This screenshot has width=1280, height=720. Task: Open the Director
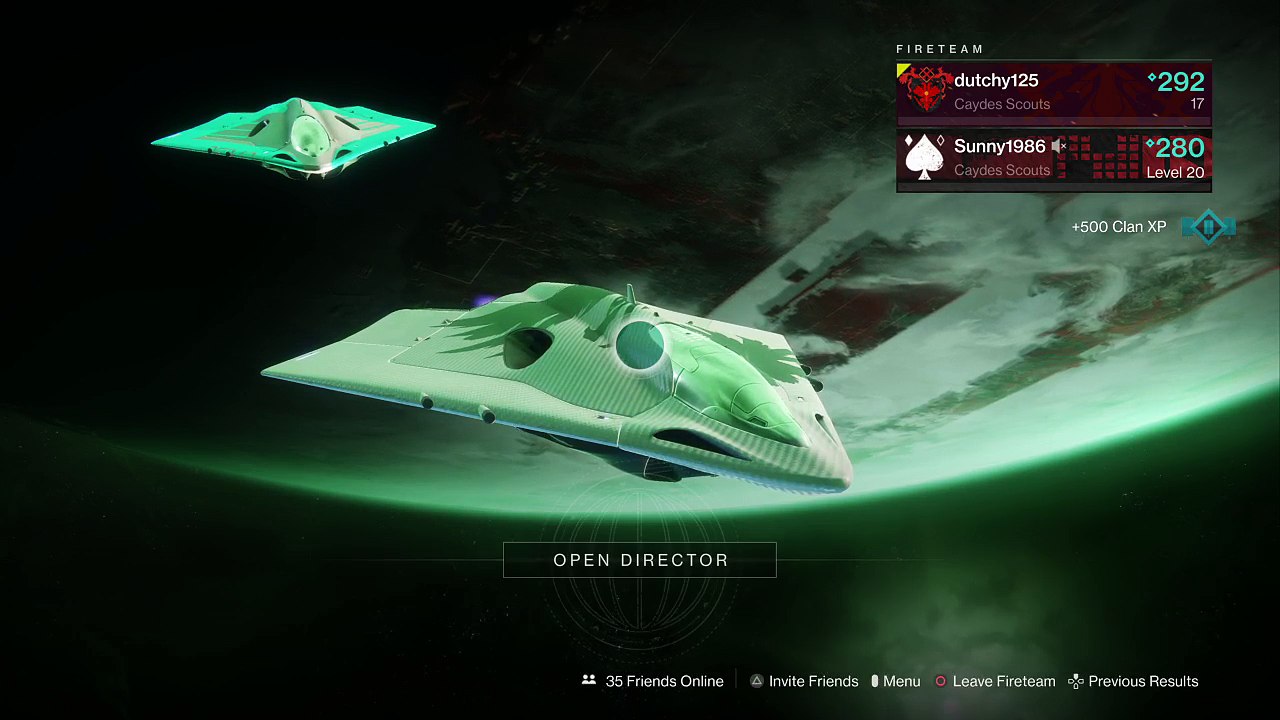[x=640, y=560]
